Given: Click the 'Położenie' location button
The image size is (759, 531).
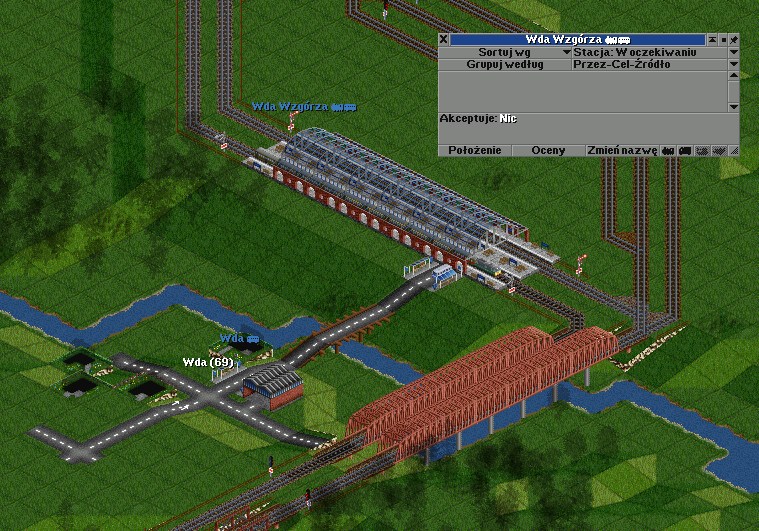Looking at the screenshot, I should (x=474, y=150).
